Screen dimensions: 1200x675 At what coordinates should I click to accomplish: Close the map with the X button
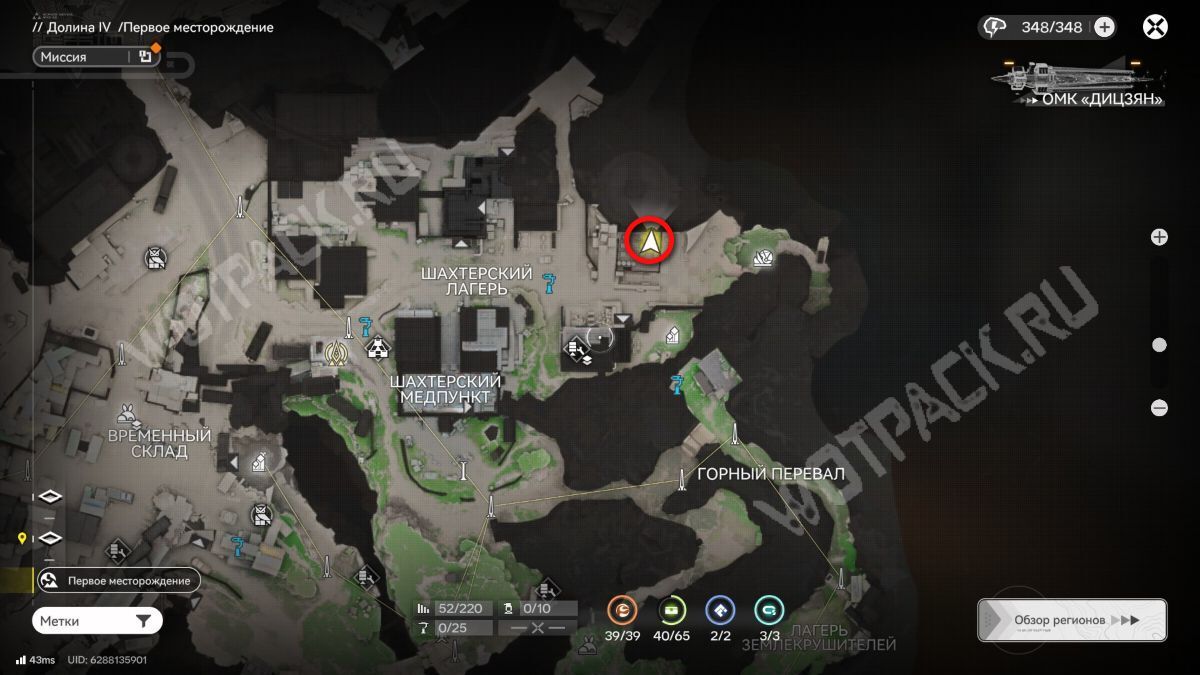[x=1156, y=27]
